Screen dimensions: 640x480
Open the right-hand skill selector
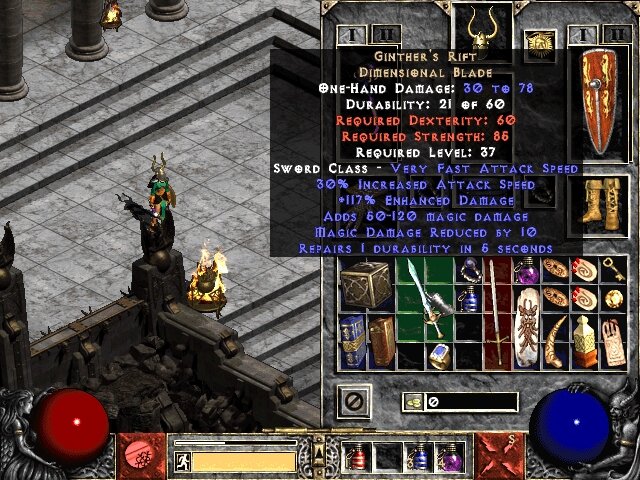[x=498, y=453]
